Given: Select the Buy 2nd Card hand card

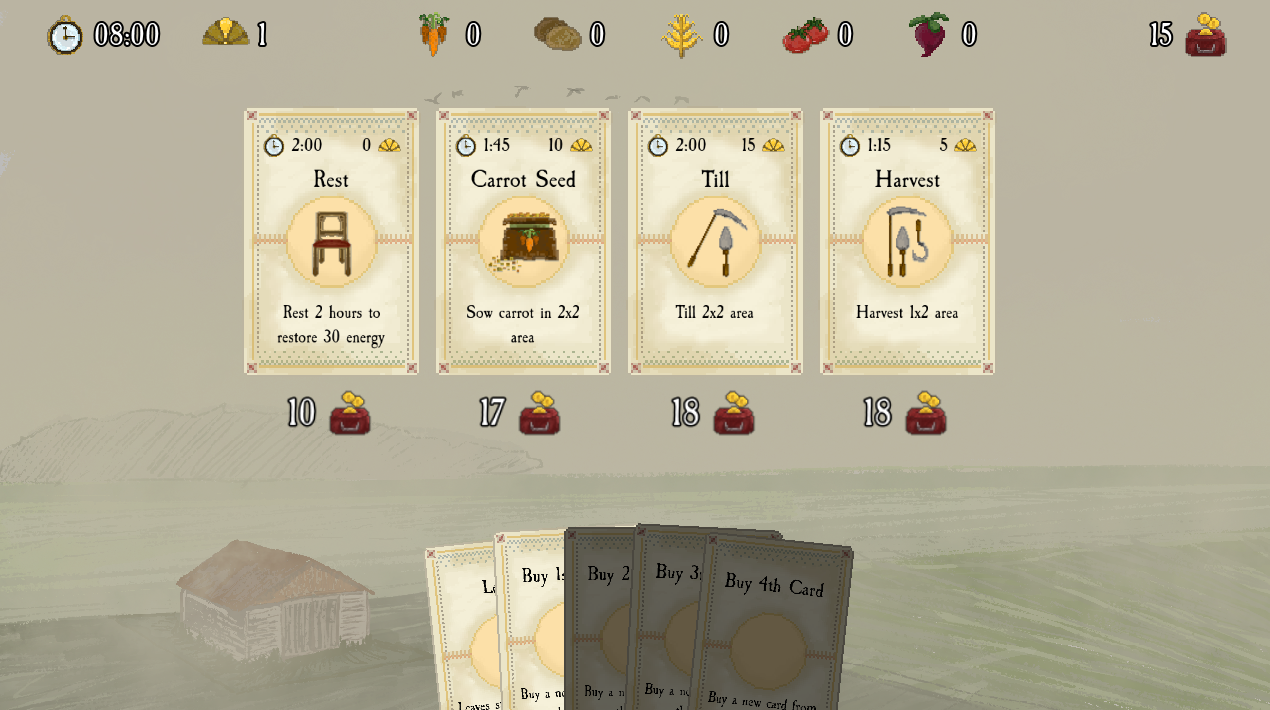Looking at the screenshot, I should click(x=599, y=620).
